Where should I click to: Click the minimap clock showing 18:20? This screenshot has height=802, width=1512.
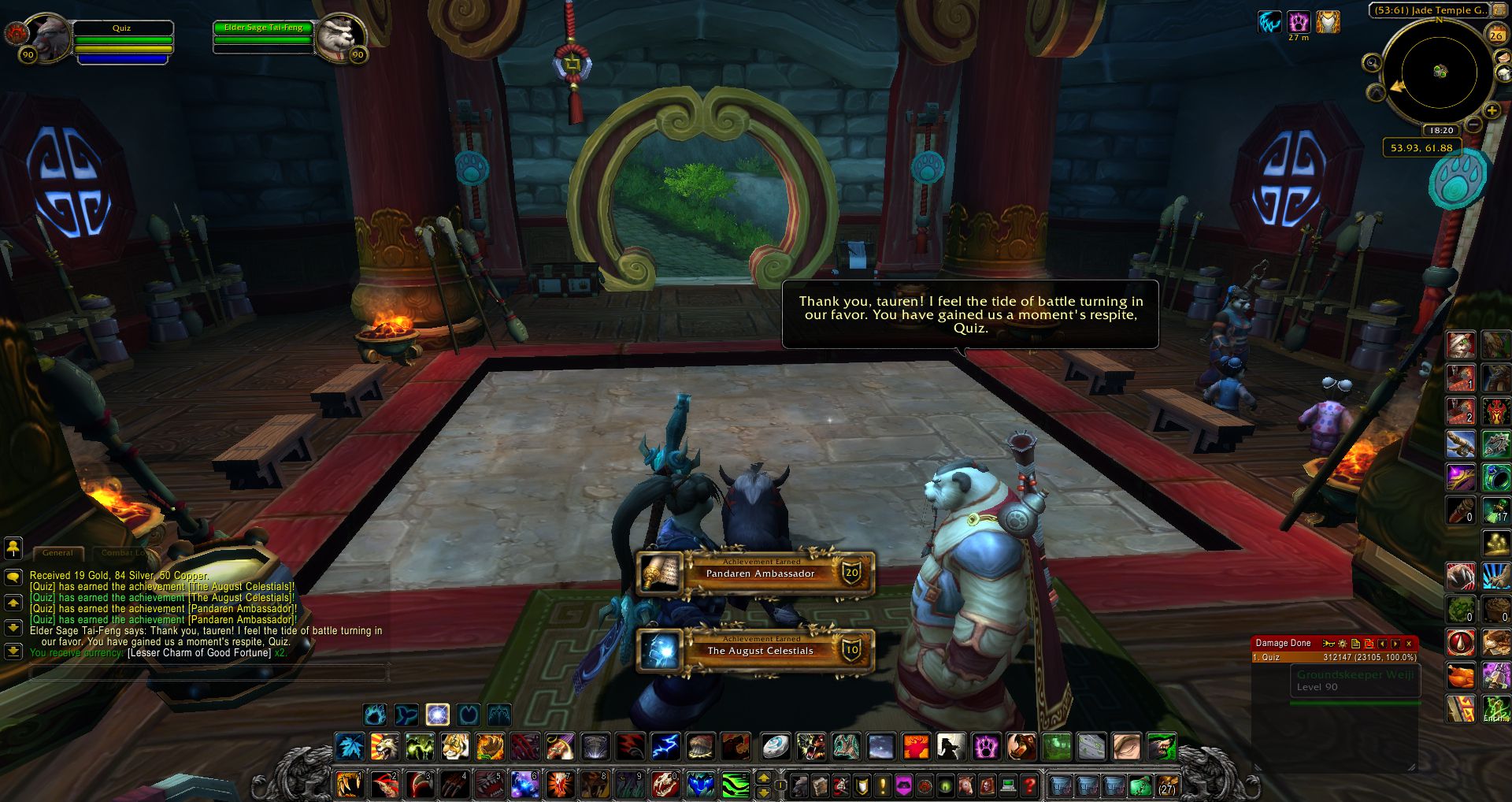coord(1442,130)
